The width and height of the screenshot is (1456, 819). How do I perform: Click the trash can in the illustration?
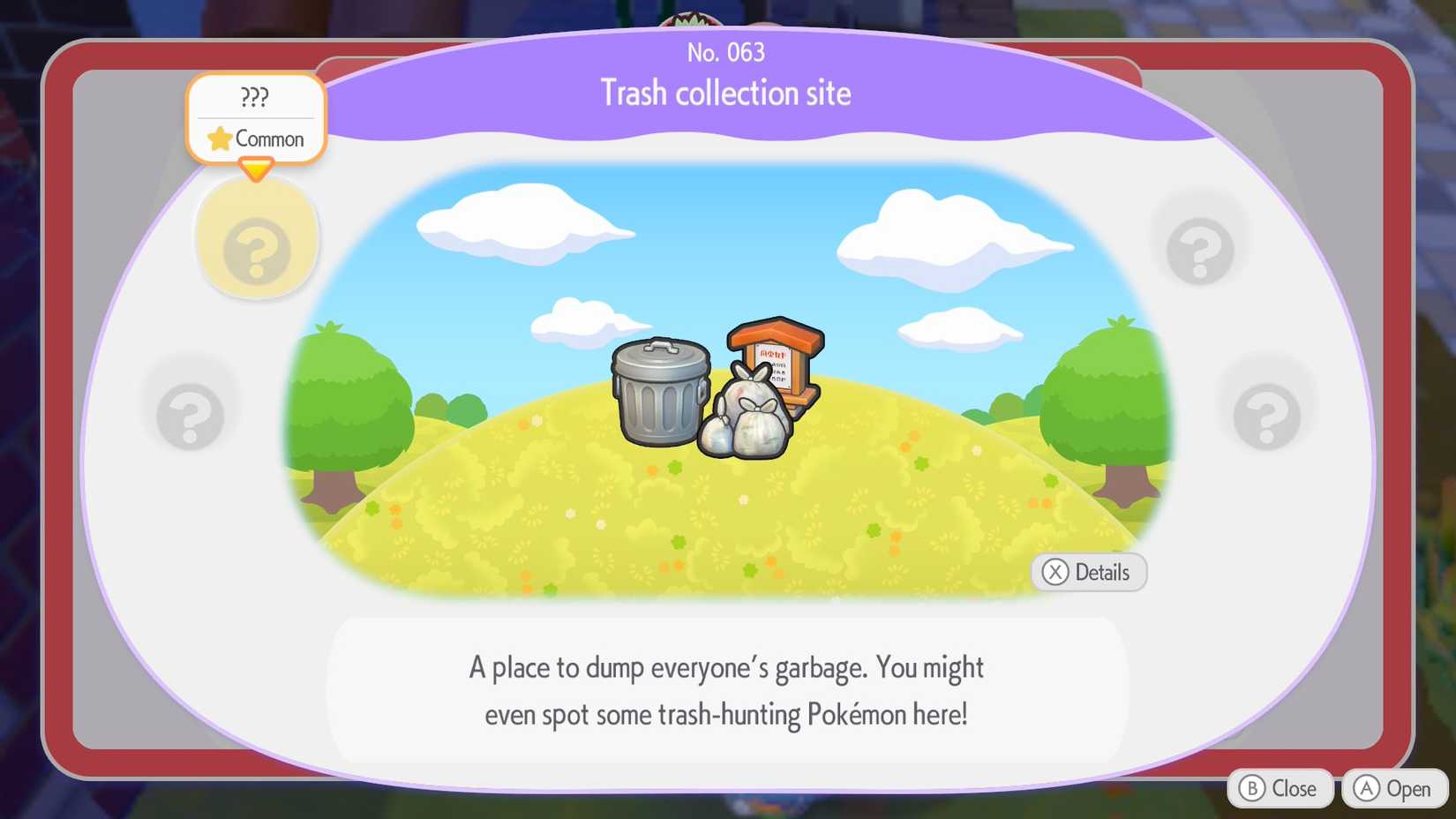click(660, 393)
